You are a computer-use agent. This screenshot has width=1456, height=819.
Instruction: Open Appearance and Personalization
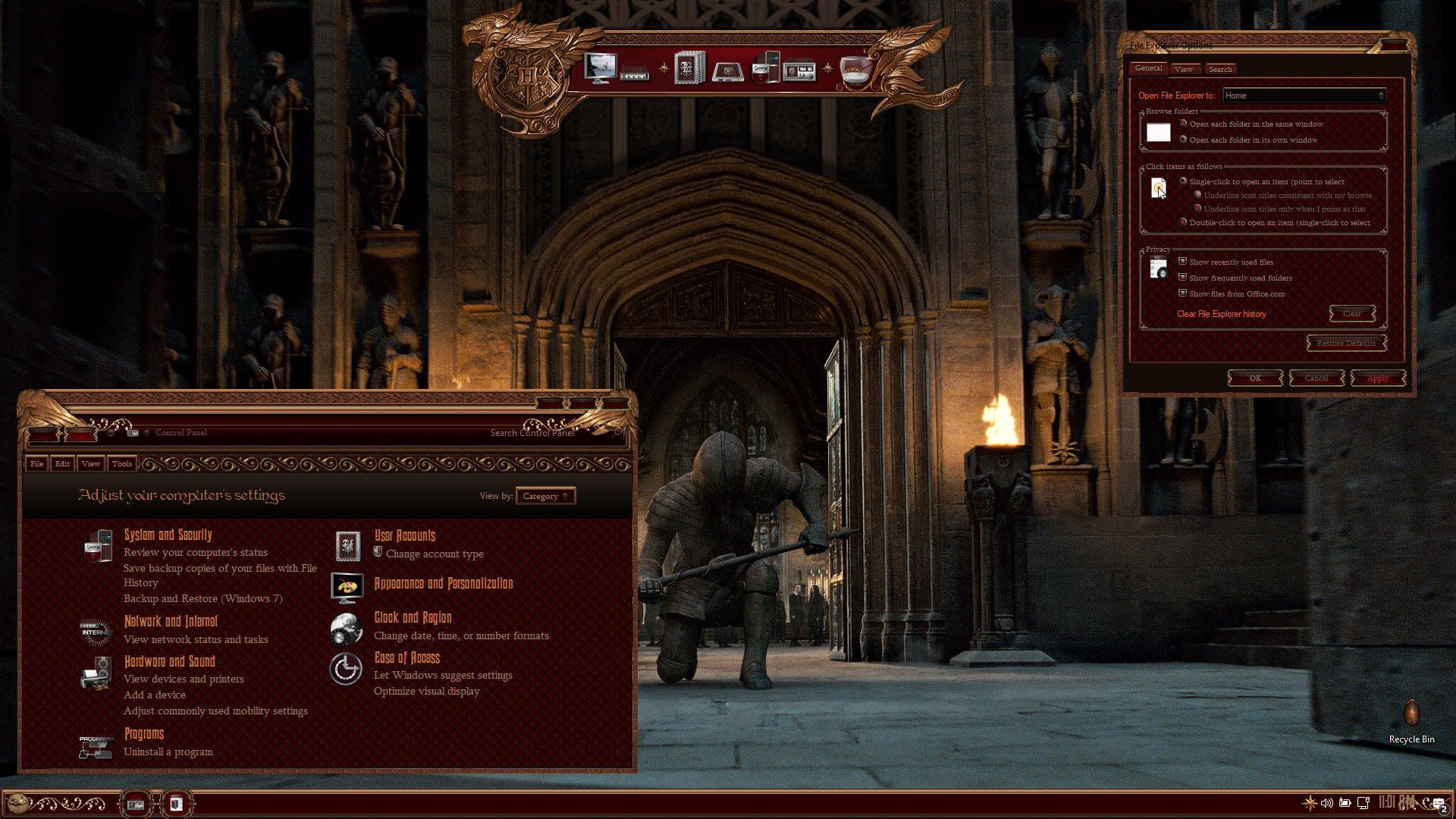[443, 583]
